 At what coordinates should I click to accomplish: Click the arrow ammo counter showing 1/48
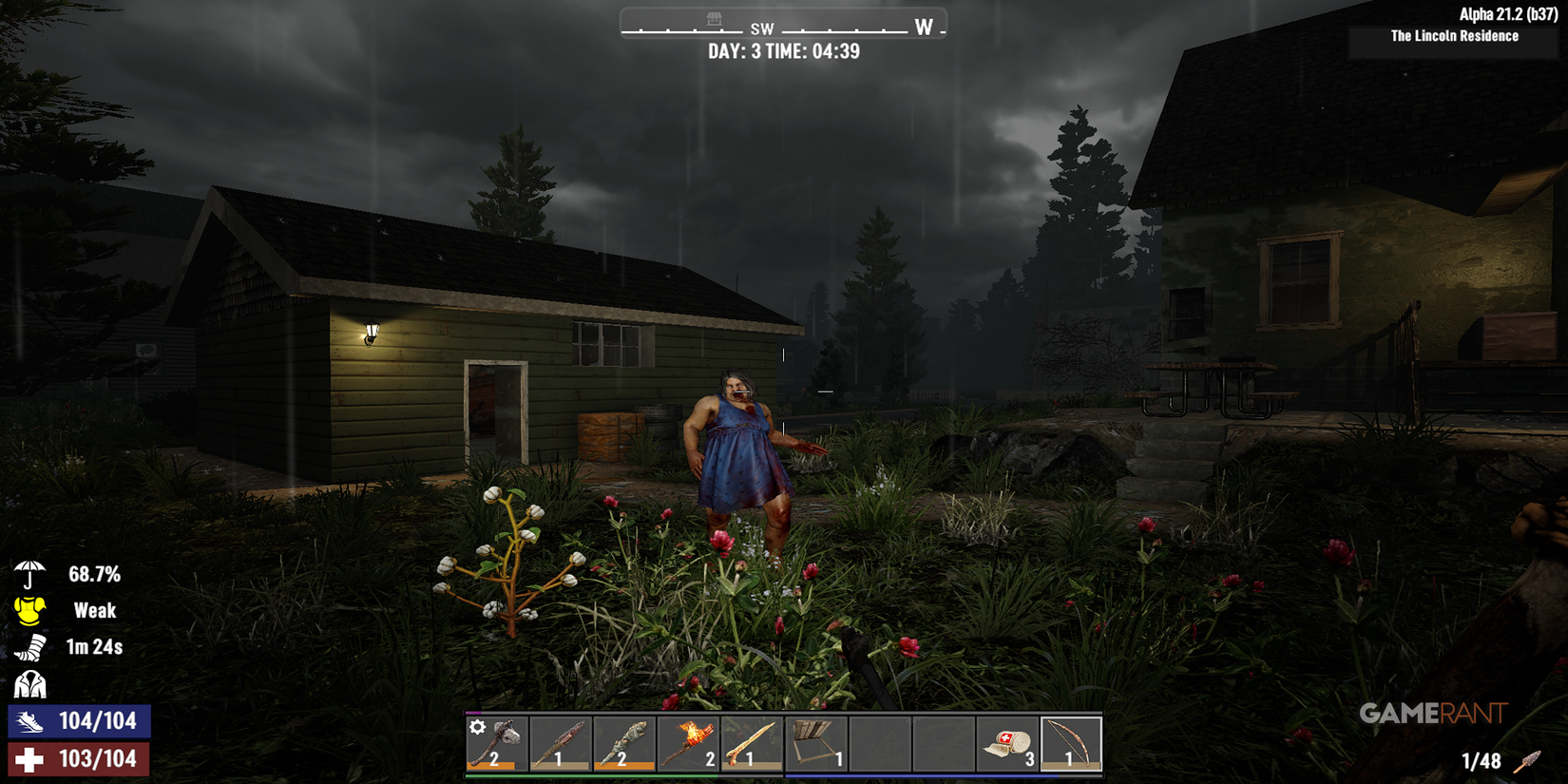coord(1483,761)
